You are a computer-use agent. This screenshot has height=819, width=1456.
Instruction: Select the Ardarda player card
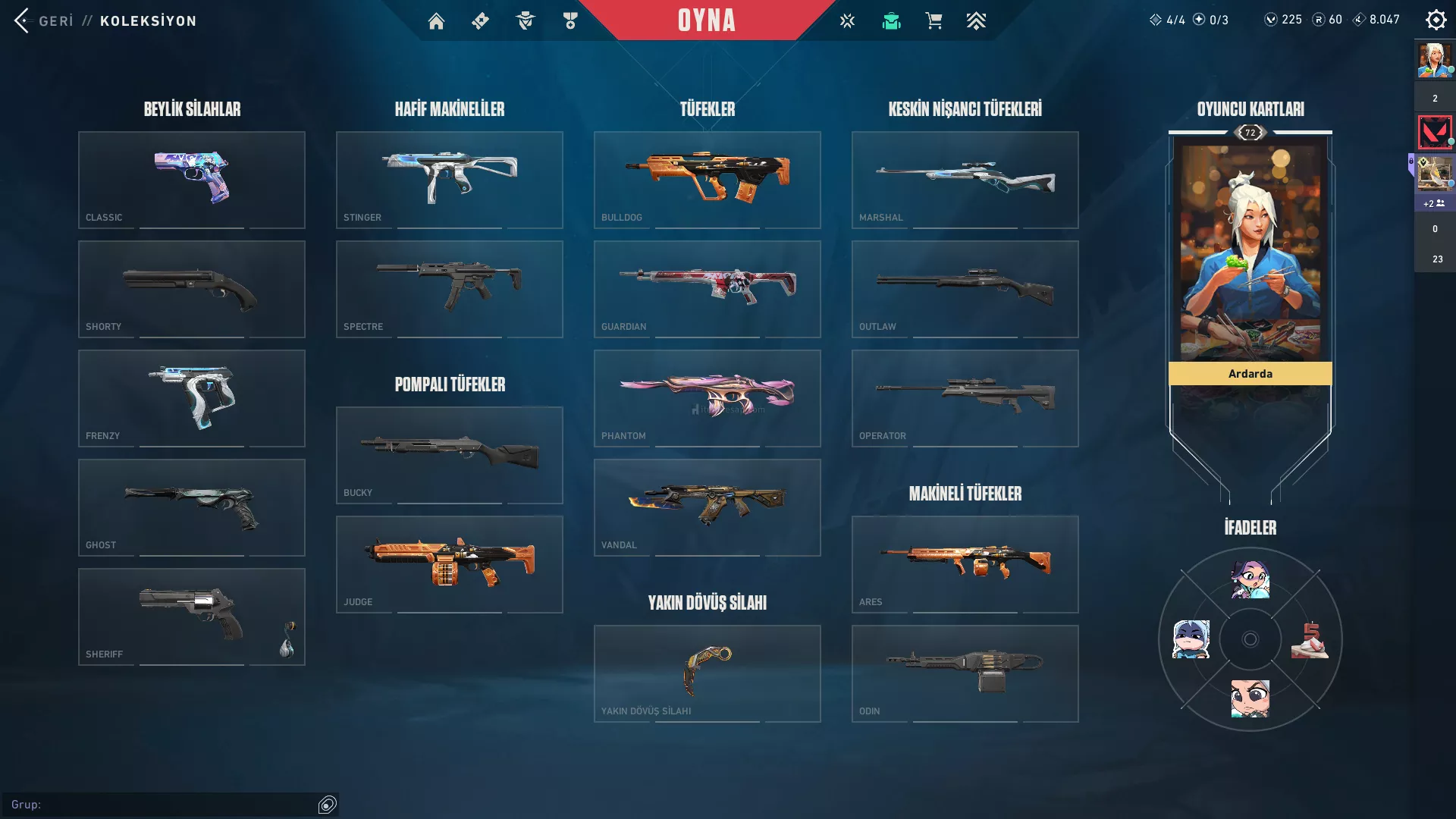point(1250,258)
